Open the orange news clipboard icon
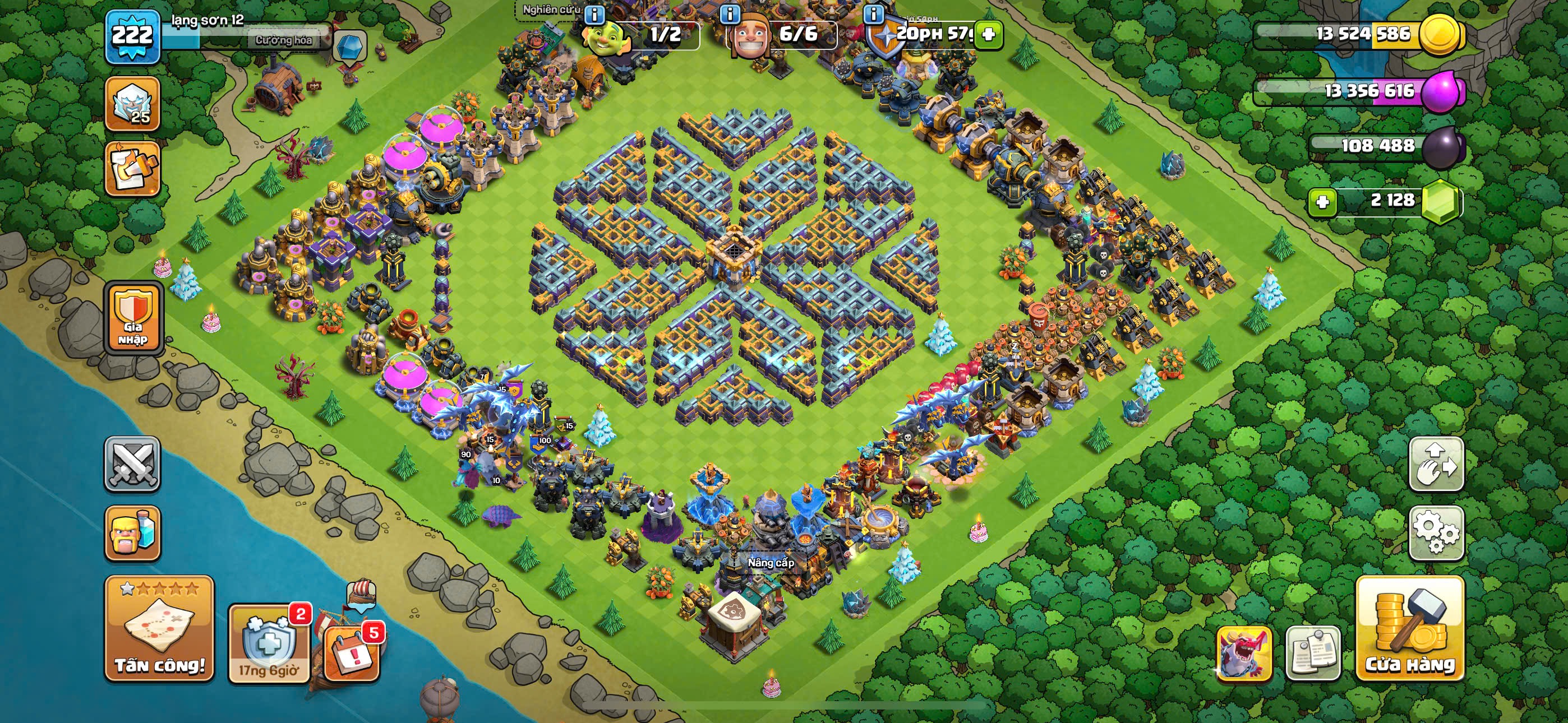Viewport: 1568px width, 723px height. click(x=132, y=170)
